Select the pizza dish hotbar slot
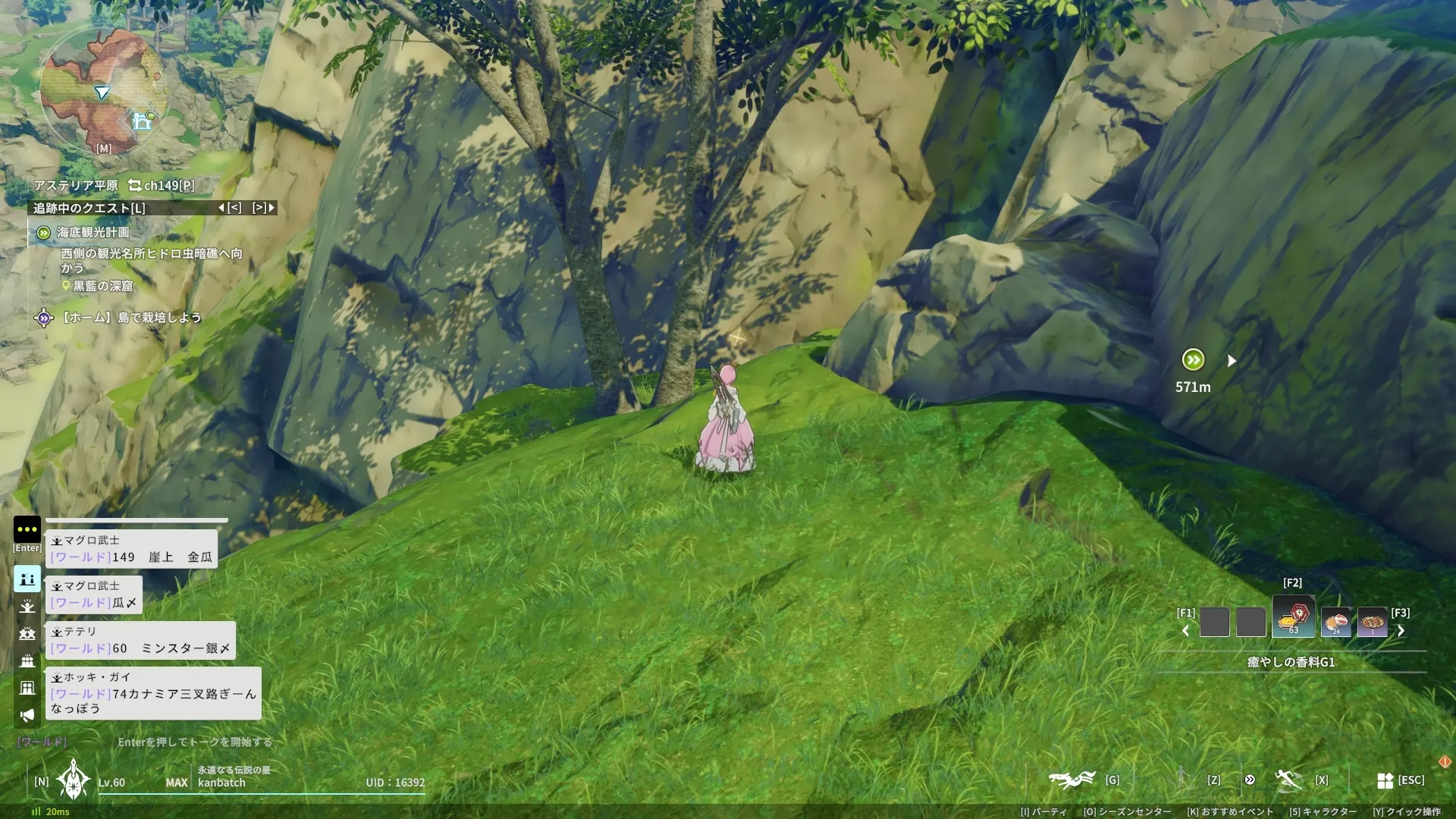1456x819 pixels. [1372, 623]
